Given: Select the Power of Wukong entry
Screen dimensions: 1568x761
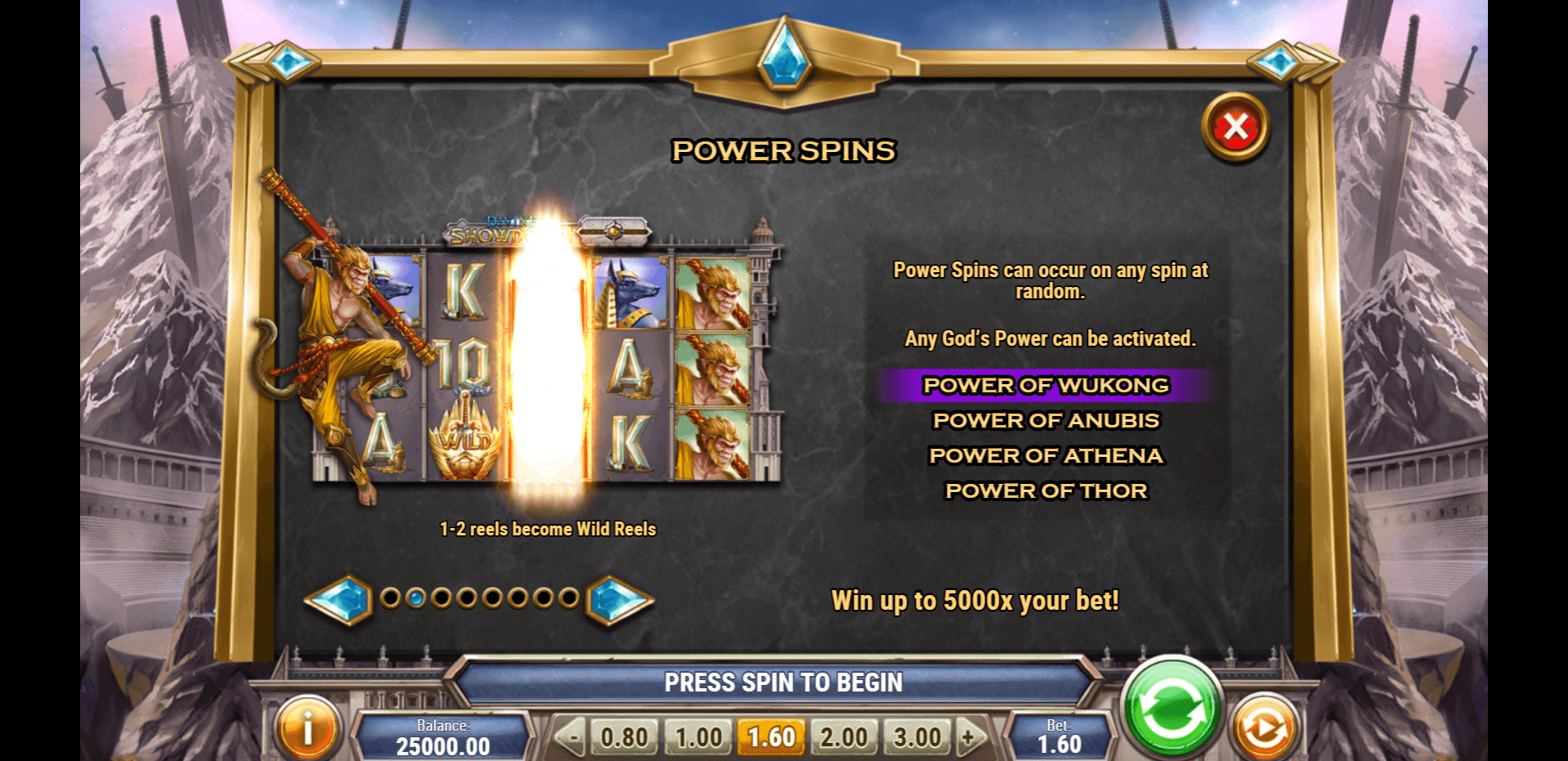Looking at the screenshot, I should coord(1046,385).
